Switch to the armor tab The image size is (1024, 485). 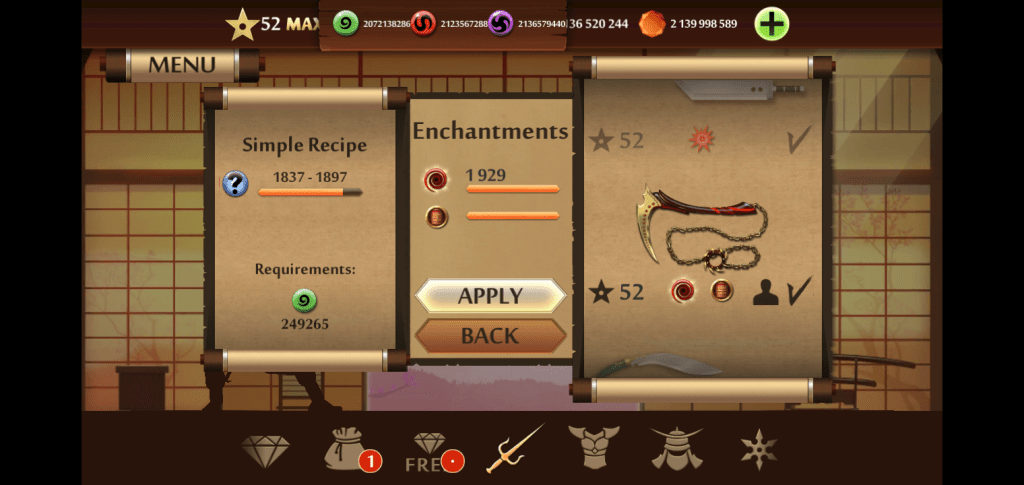tap(594, 448)
